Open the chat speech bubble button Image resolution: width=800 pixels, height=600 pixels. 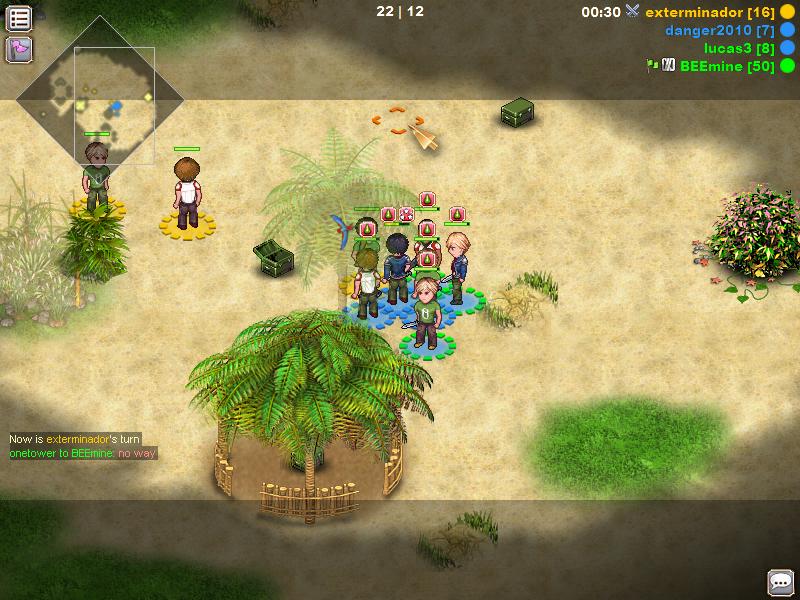(x=780, y=581)
